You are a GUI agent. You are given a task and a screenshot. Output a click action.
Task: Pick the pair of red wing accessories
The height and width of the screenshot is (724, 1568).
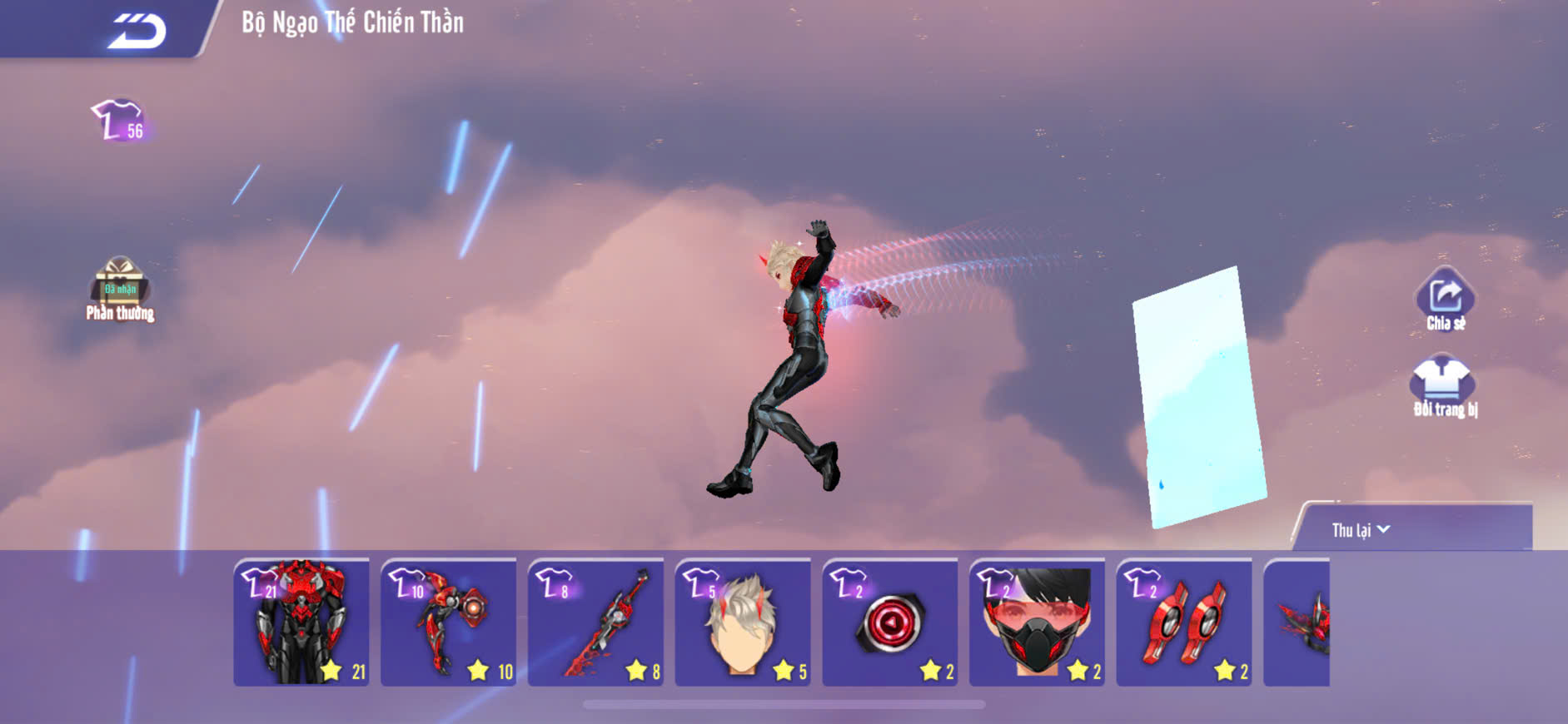(x=1183, y=622)
